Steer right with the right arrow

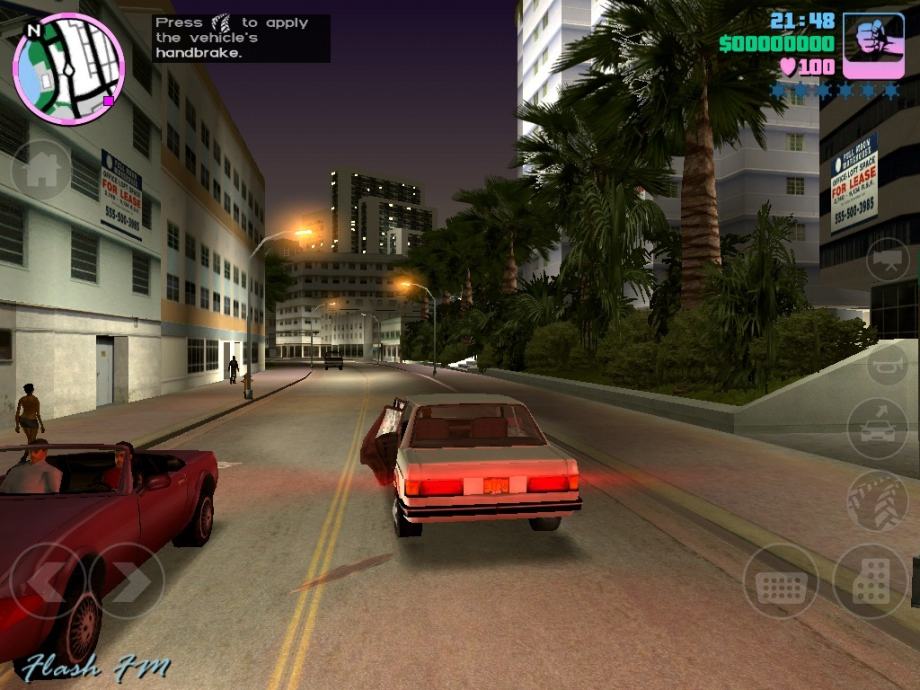[128, 581]
